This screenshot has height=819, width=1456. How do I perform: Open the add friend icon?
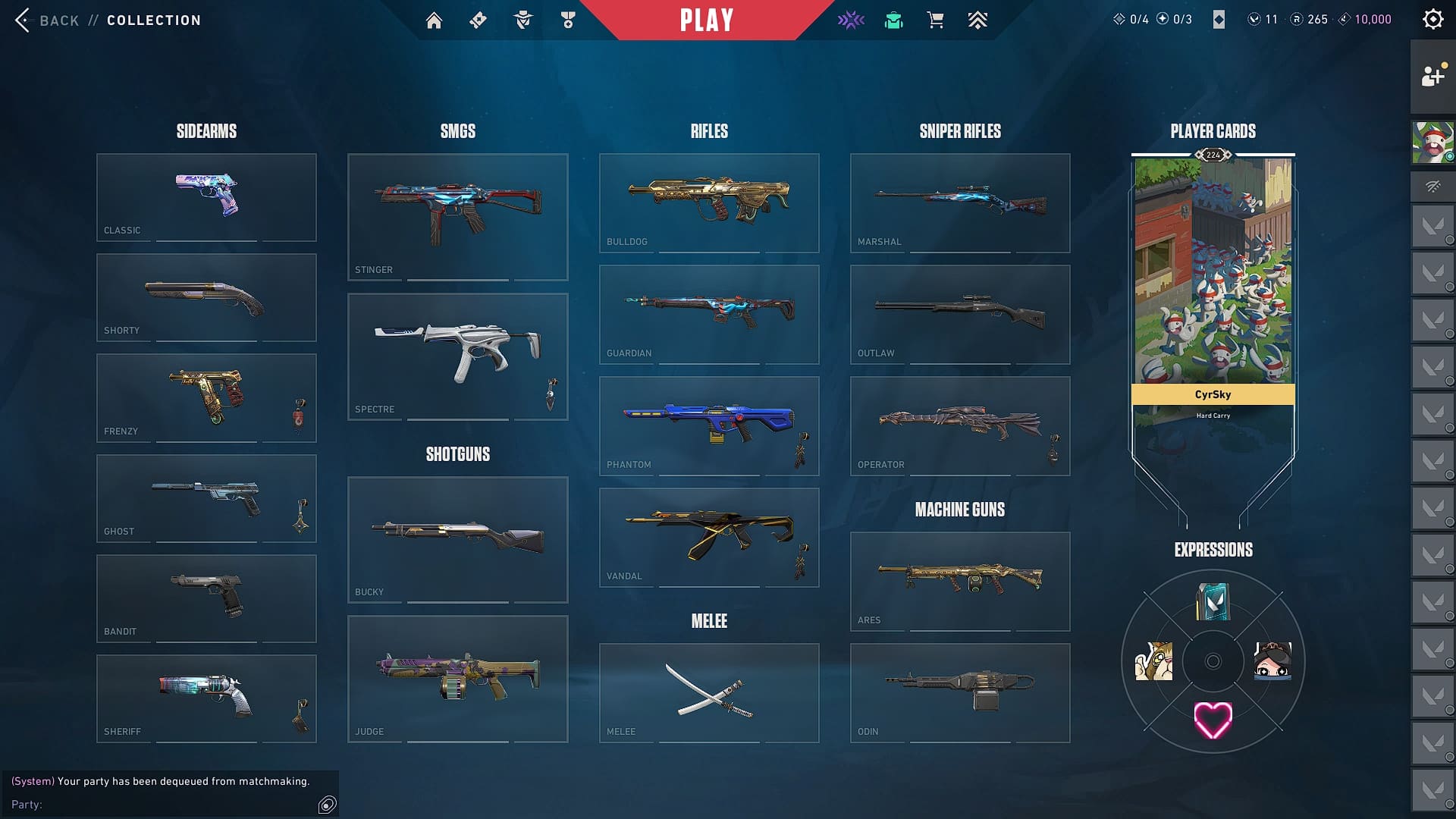point(1432,76)
